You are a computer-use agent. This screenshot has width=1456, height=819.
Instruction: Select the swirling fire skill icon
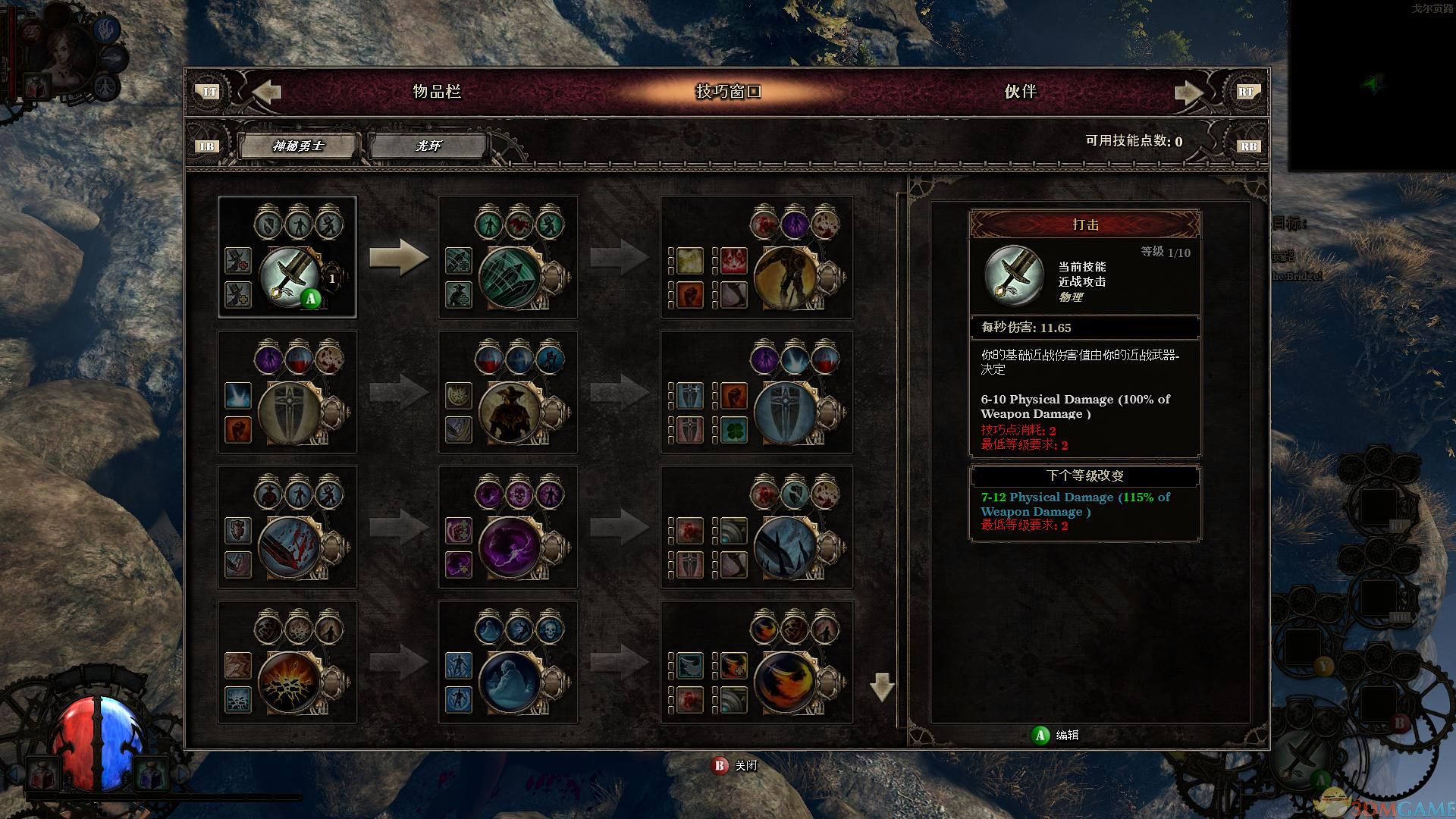786,682
